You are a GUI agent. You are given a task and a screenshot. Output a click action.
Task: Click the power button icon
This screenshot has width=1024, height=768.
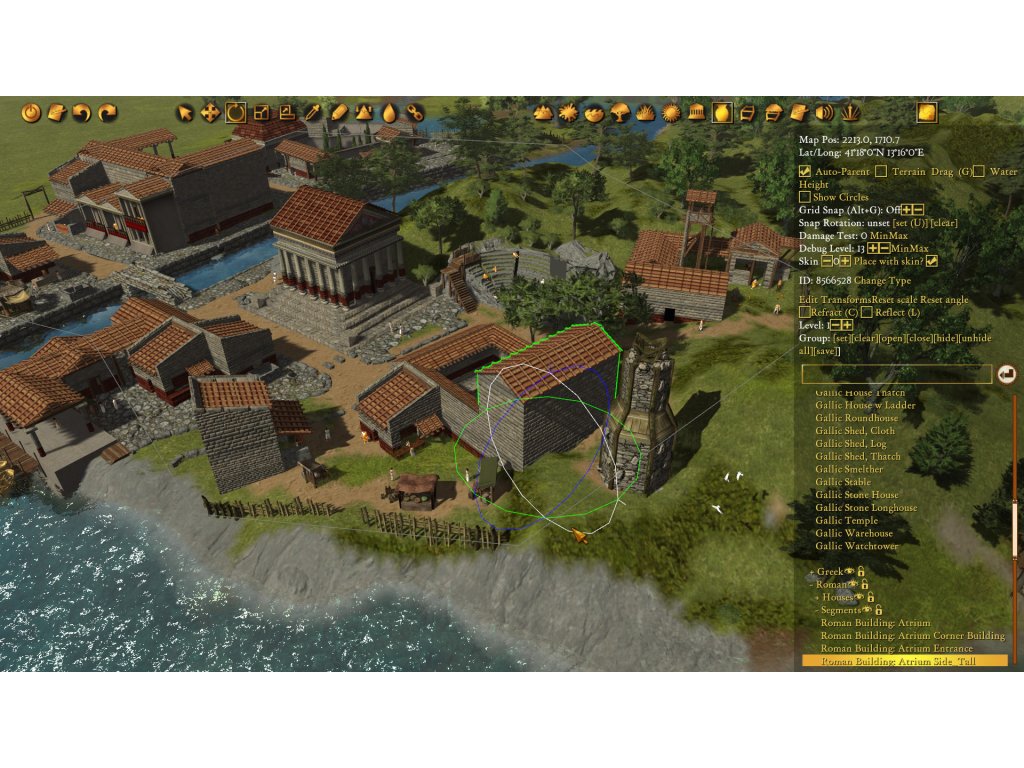31,113
